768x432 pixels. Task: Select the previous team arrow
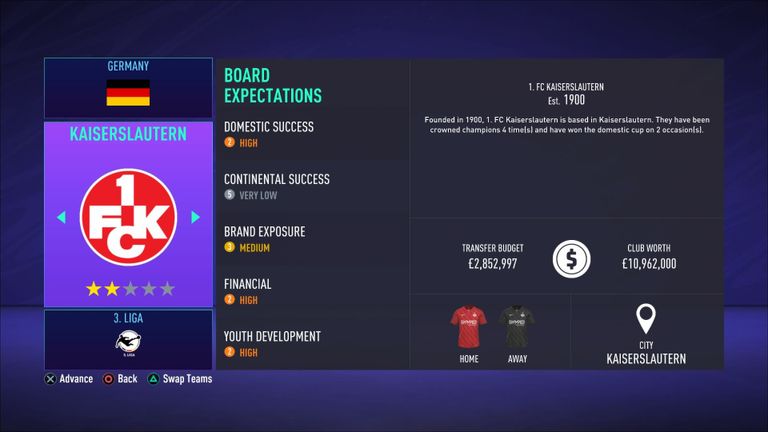[61, 217]
